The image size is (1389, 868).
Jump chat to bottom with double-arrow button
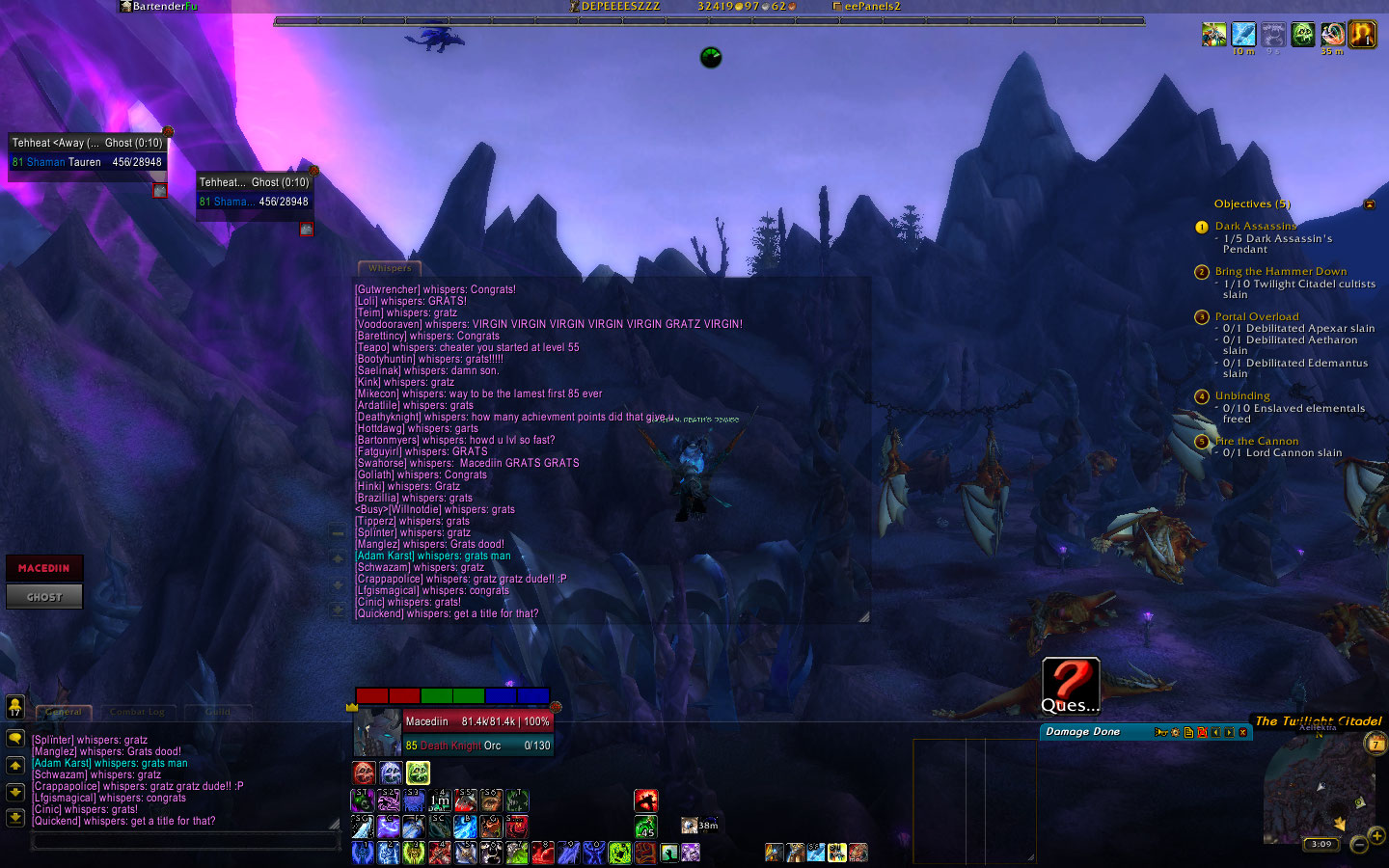[x=15, y=818]
